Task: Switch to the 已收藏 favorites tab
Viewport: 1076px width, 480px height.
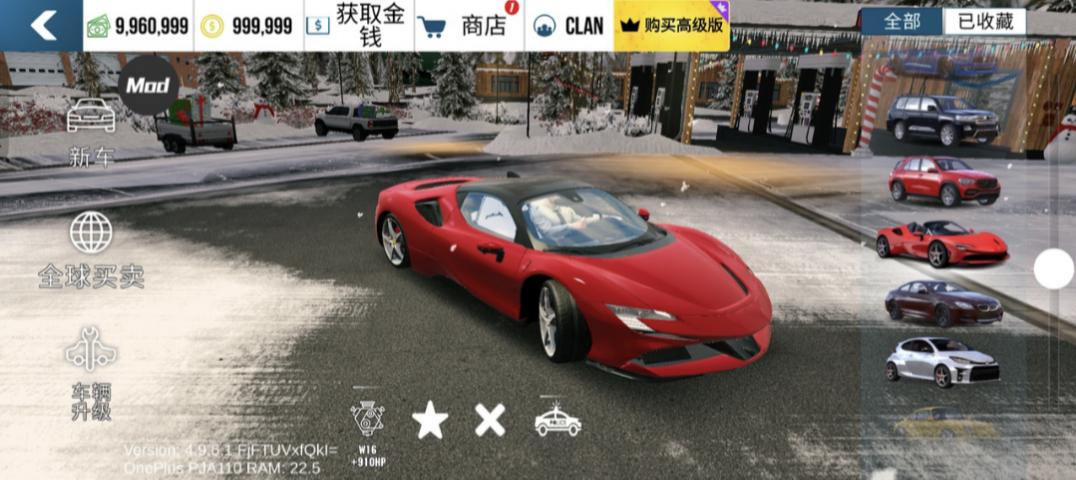Action: (x=984, y=22)
